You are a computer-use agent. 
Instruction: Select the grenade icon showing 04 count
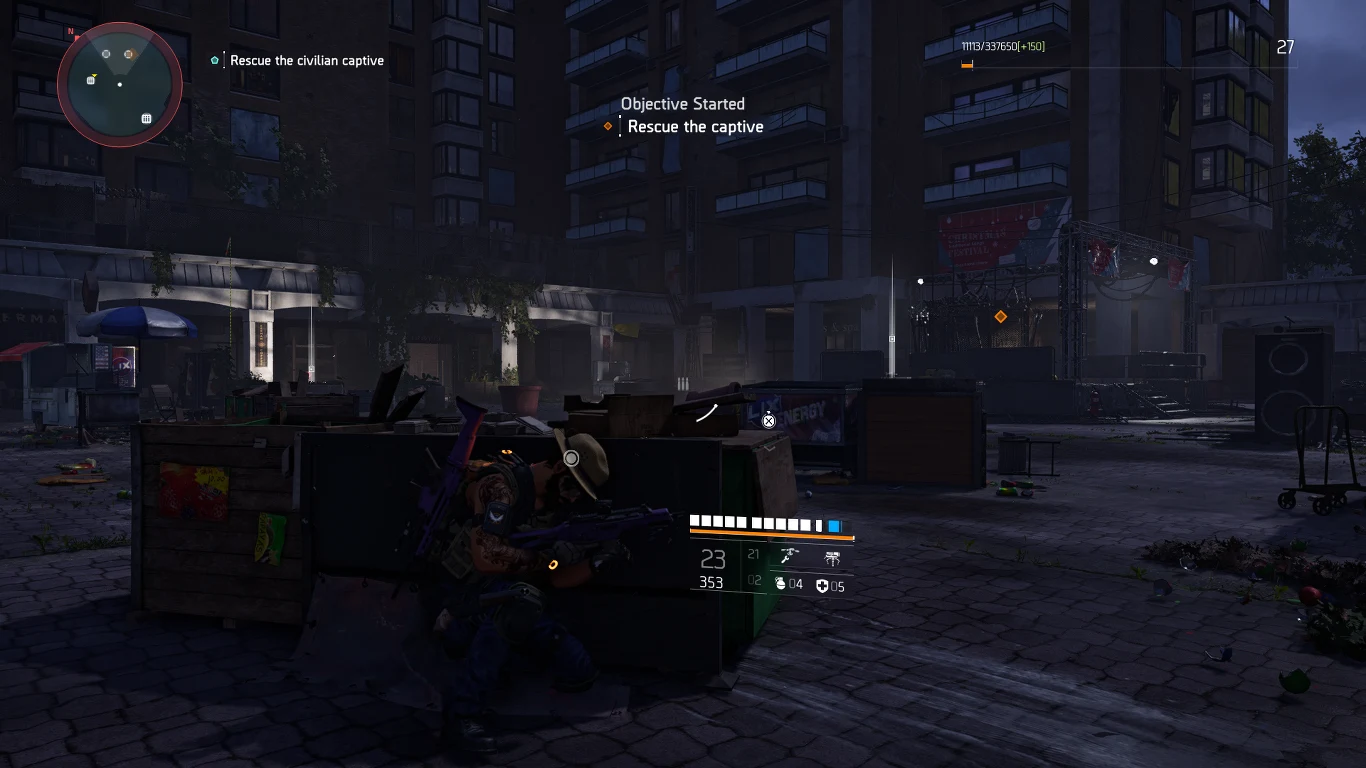pyautogui.click(x=781, y=584)
